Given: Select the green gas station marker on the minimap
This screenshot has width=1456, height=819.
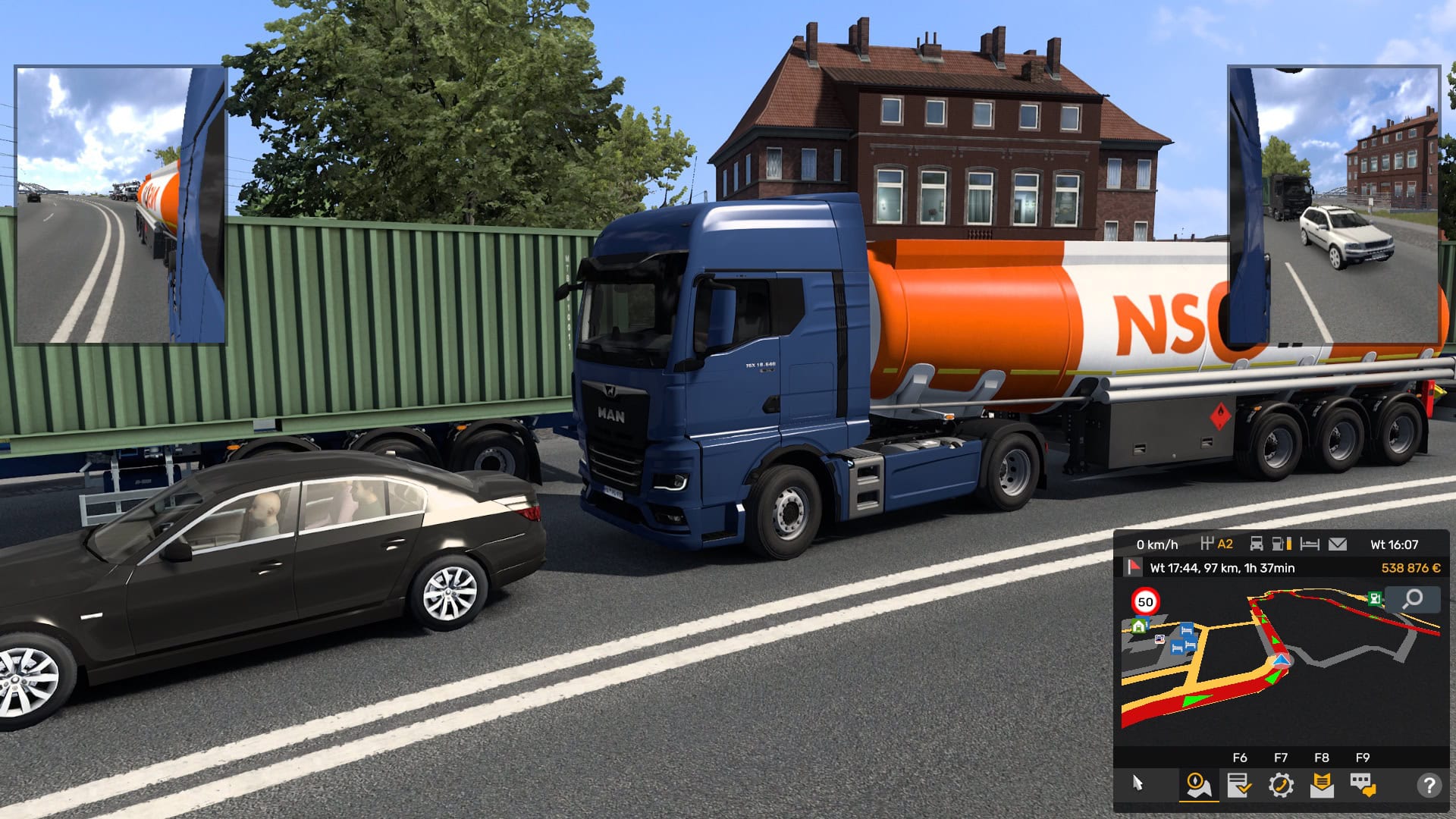Looking at the screenshot, I should coord(1374,598).
